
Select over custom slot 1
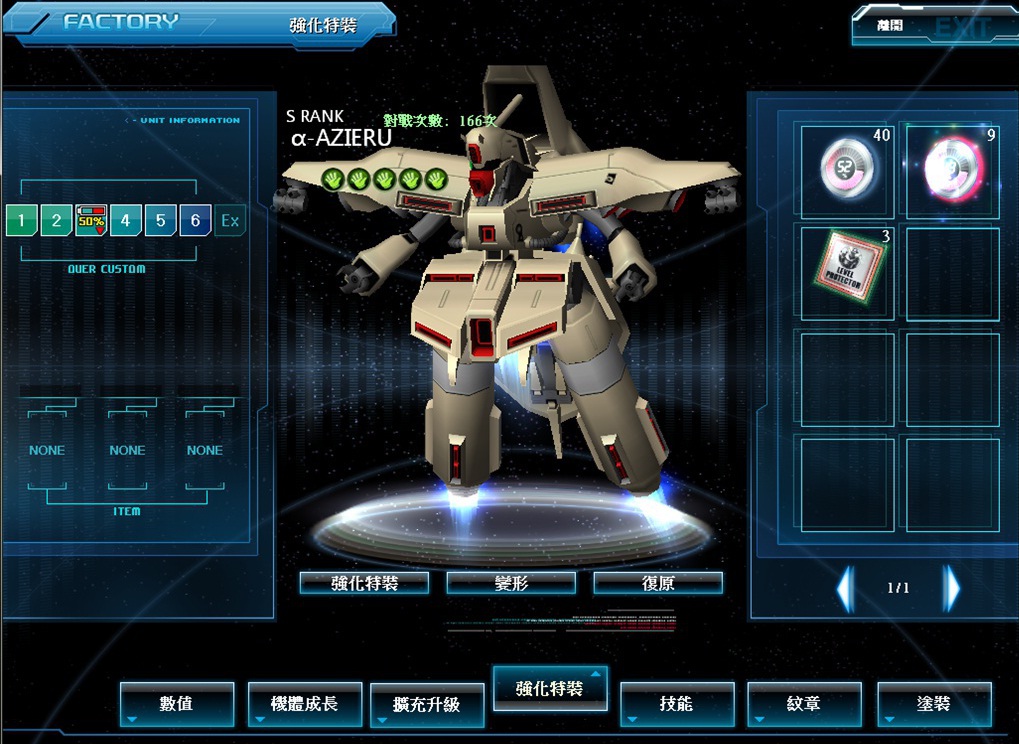click(20, 220)
